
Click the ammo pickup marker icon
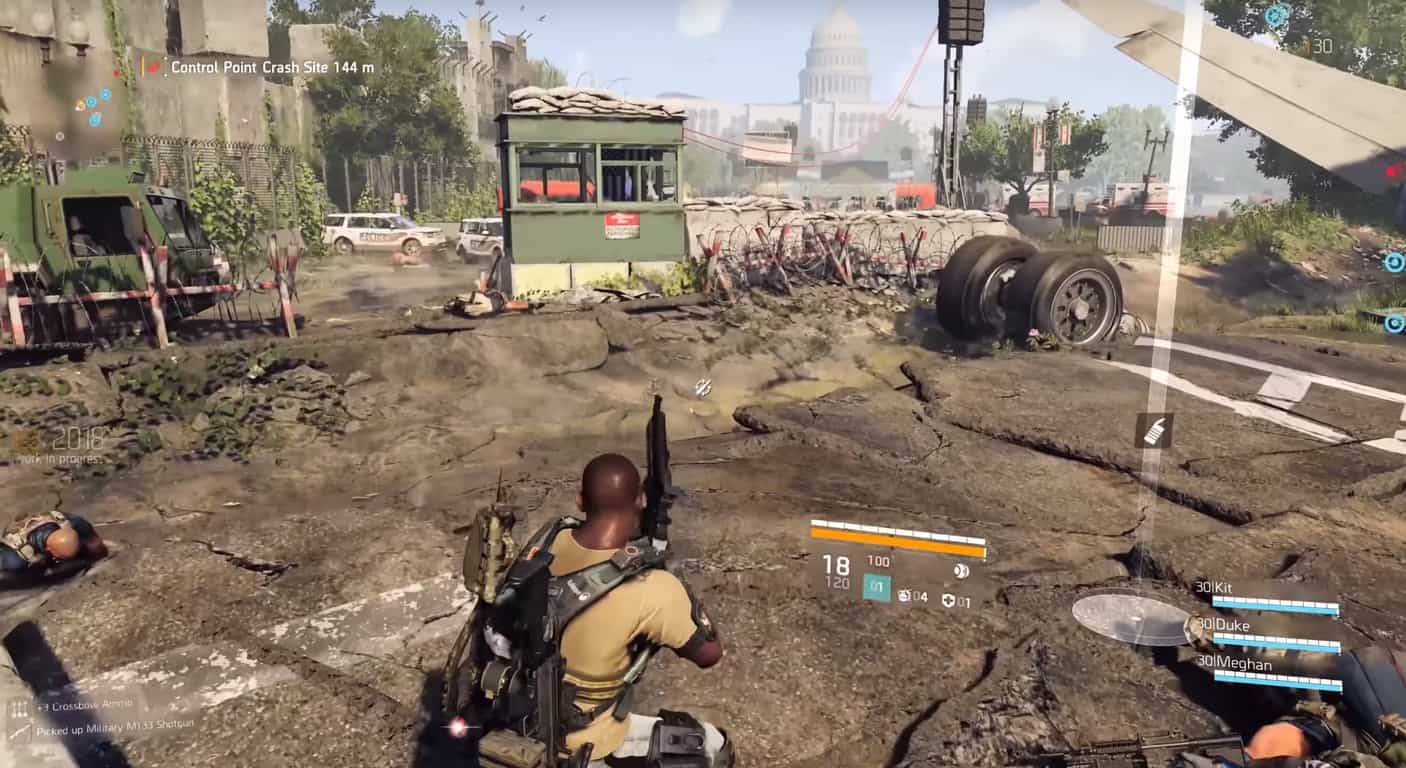click(1153, 430)
